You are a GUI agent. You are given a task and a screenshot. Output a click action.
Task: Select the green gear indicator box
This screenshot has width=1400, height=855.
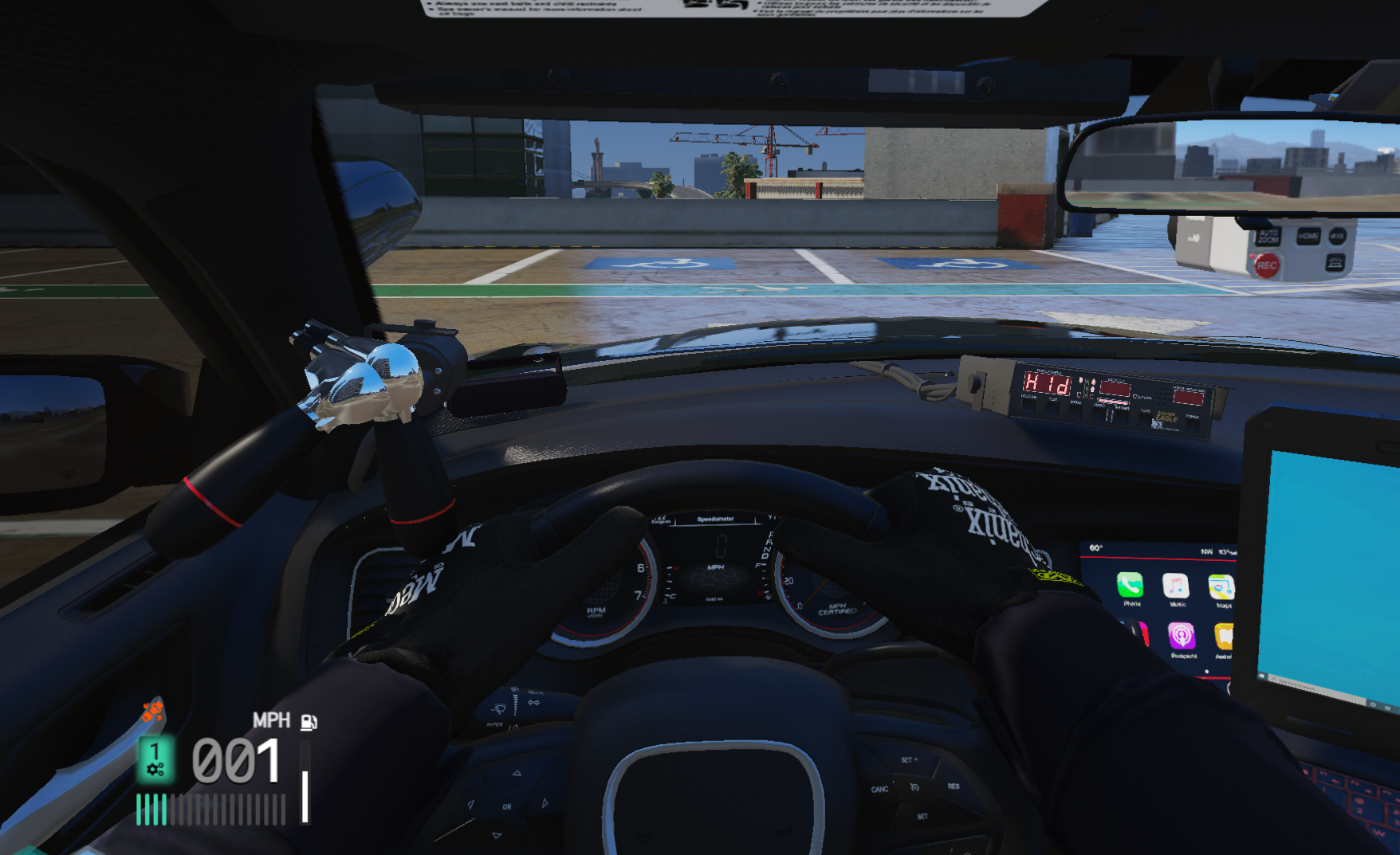tap(155, 759)
